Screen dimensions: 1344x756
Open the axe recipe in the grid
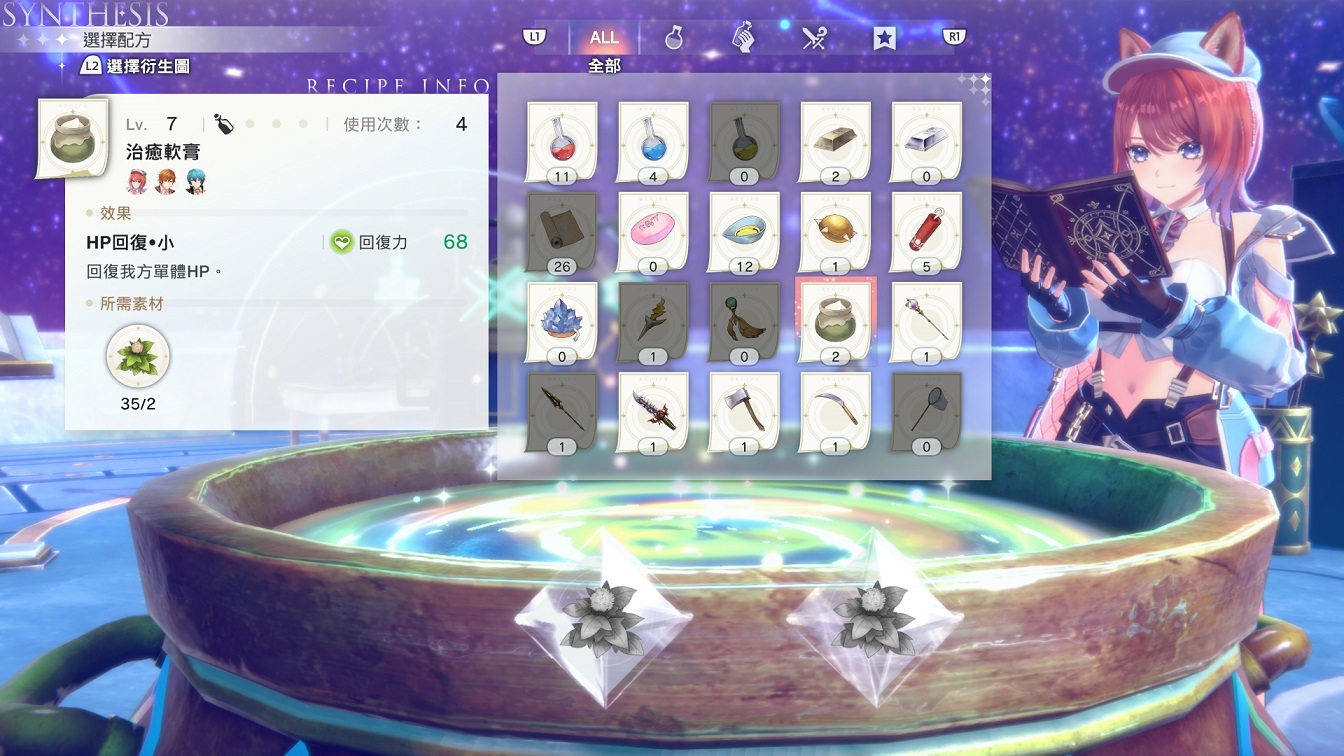point(742,408)
